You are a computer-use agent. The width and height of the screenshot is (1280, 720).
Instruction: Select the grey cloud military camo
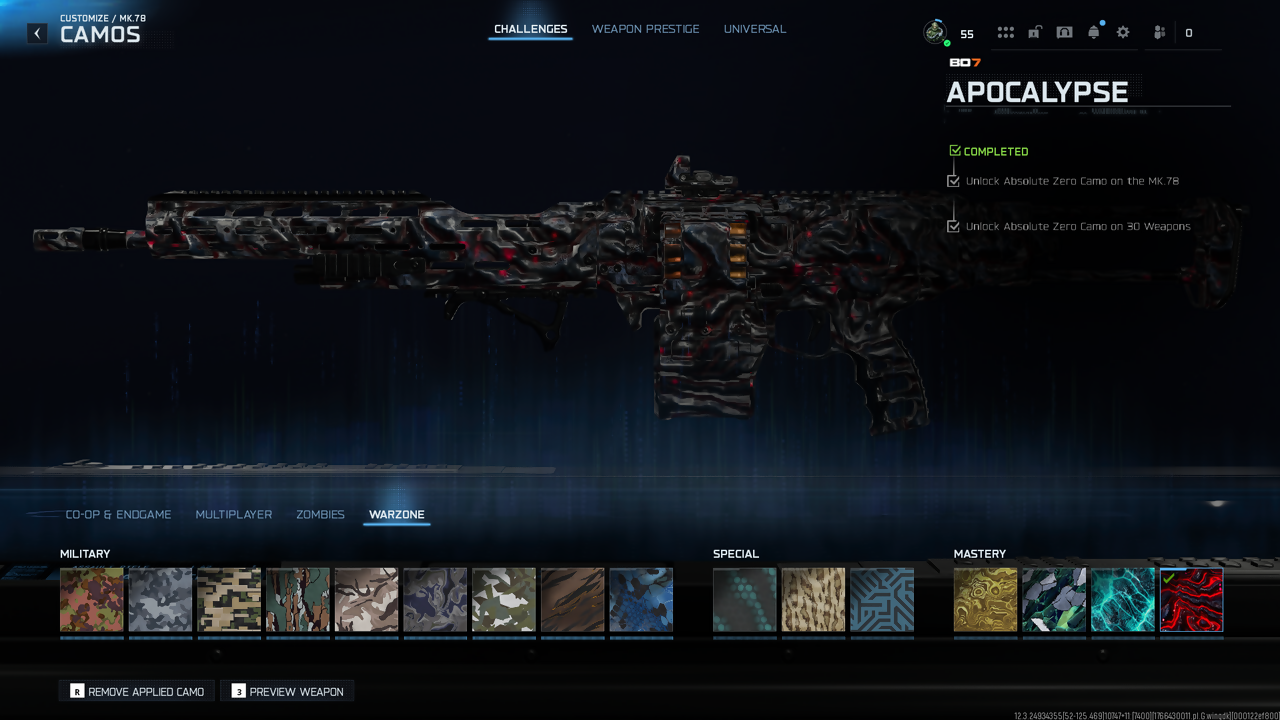[160, 600]
